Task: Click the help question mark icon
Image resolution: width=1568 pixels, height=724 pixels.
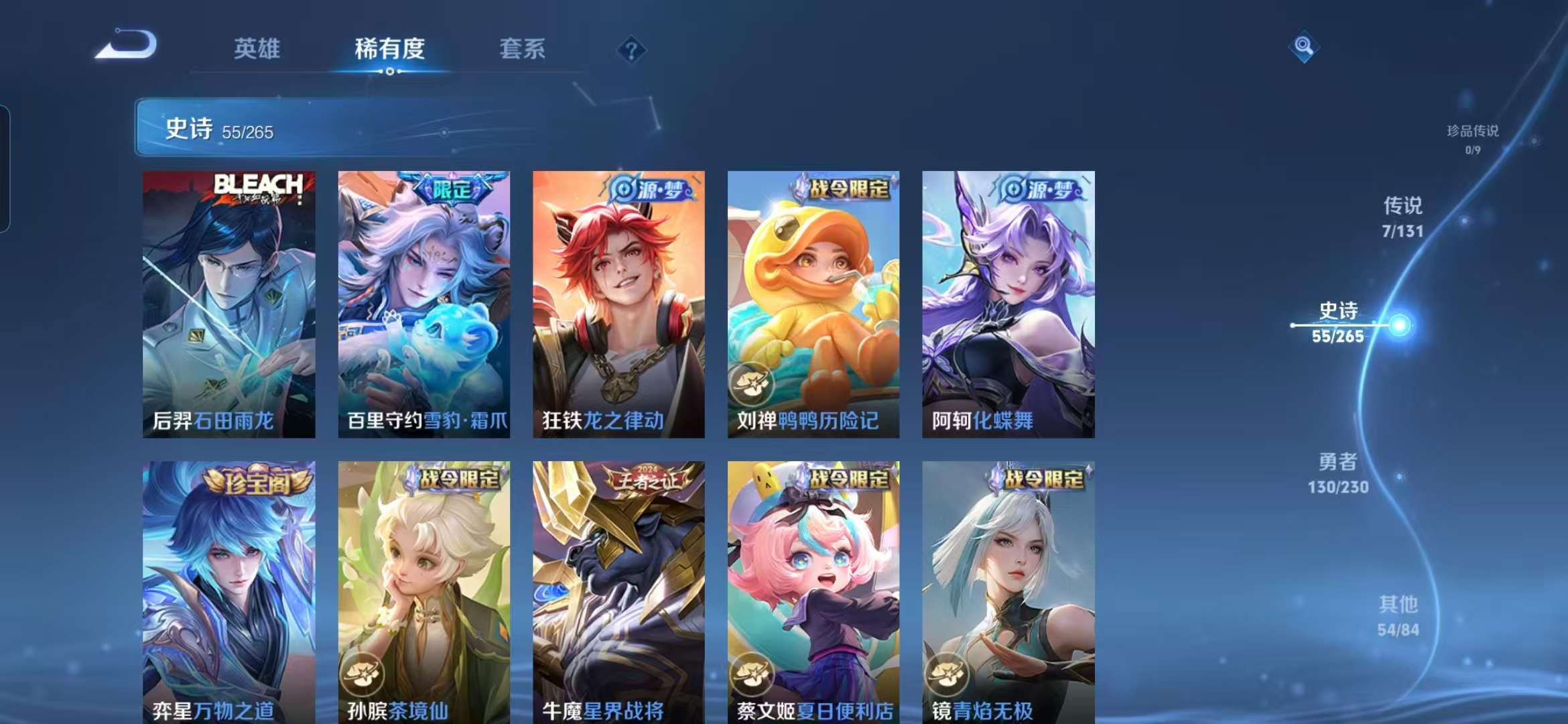Action: pos(633,49)
